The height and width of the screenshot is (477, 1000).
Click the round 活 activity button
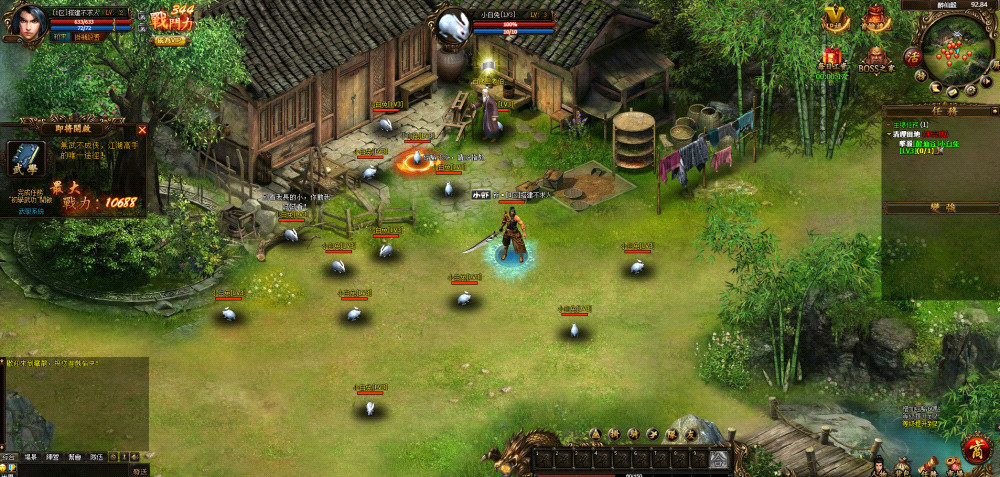tap(912, 56)
